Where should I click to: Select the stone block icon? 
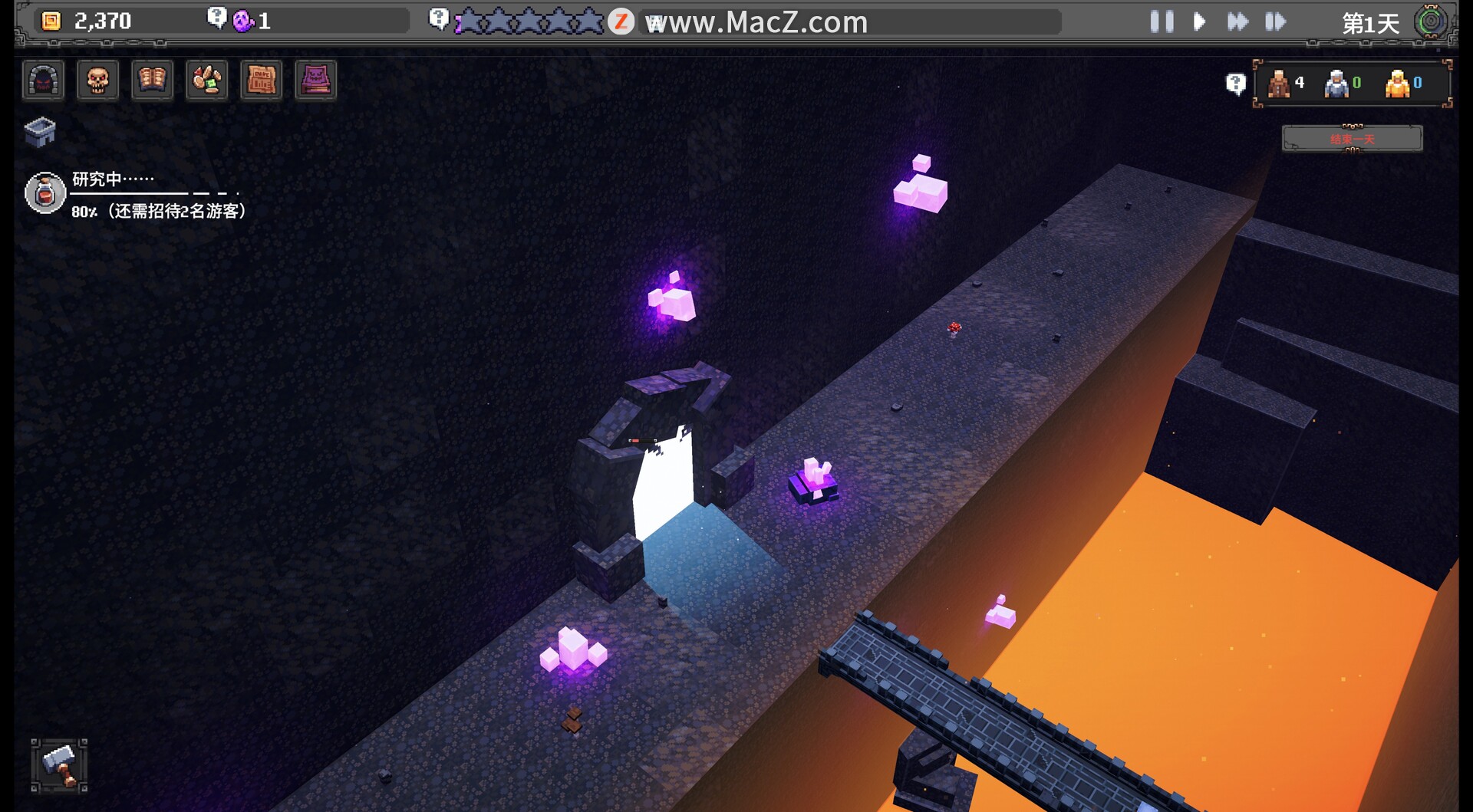(40, 132)
